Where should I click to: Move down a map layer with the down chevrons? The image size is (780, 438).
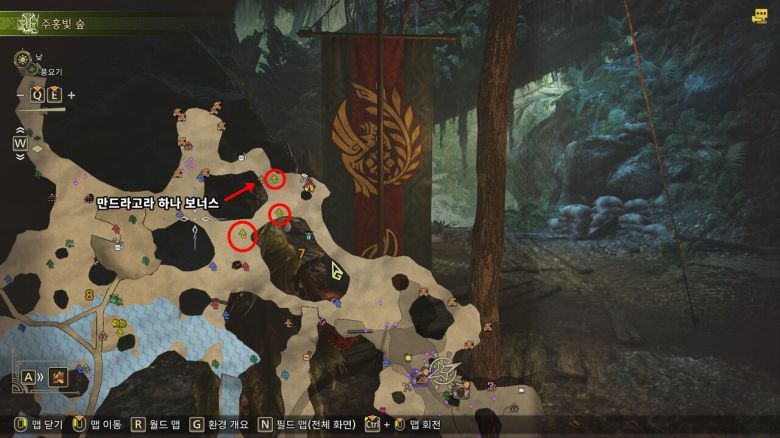[19, 156]
